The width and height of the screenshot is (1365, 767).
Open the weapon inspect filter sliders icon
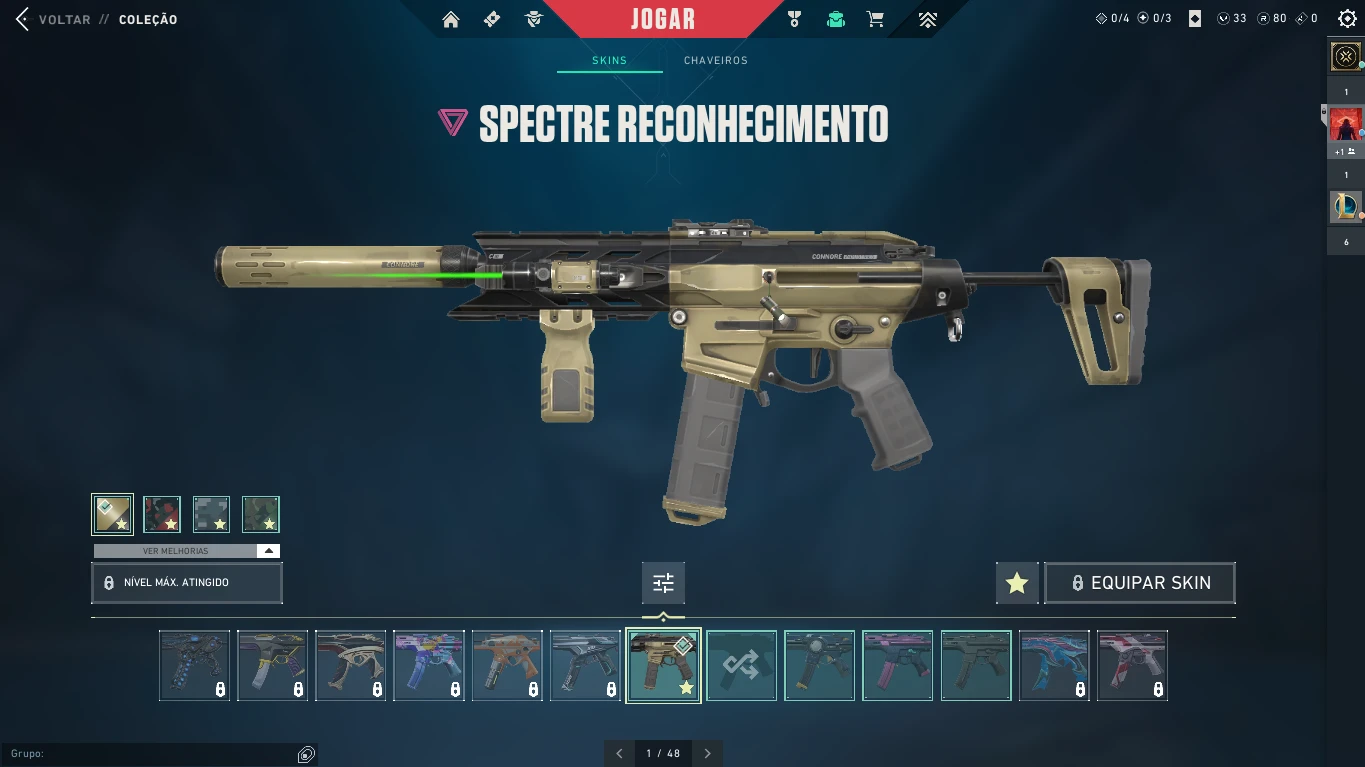coord(663,583)
